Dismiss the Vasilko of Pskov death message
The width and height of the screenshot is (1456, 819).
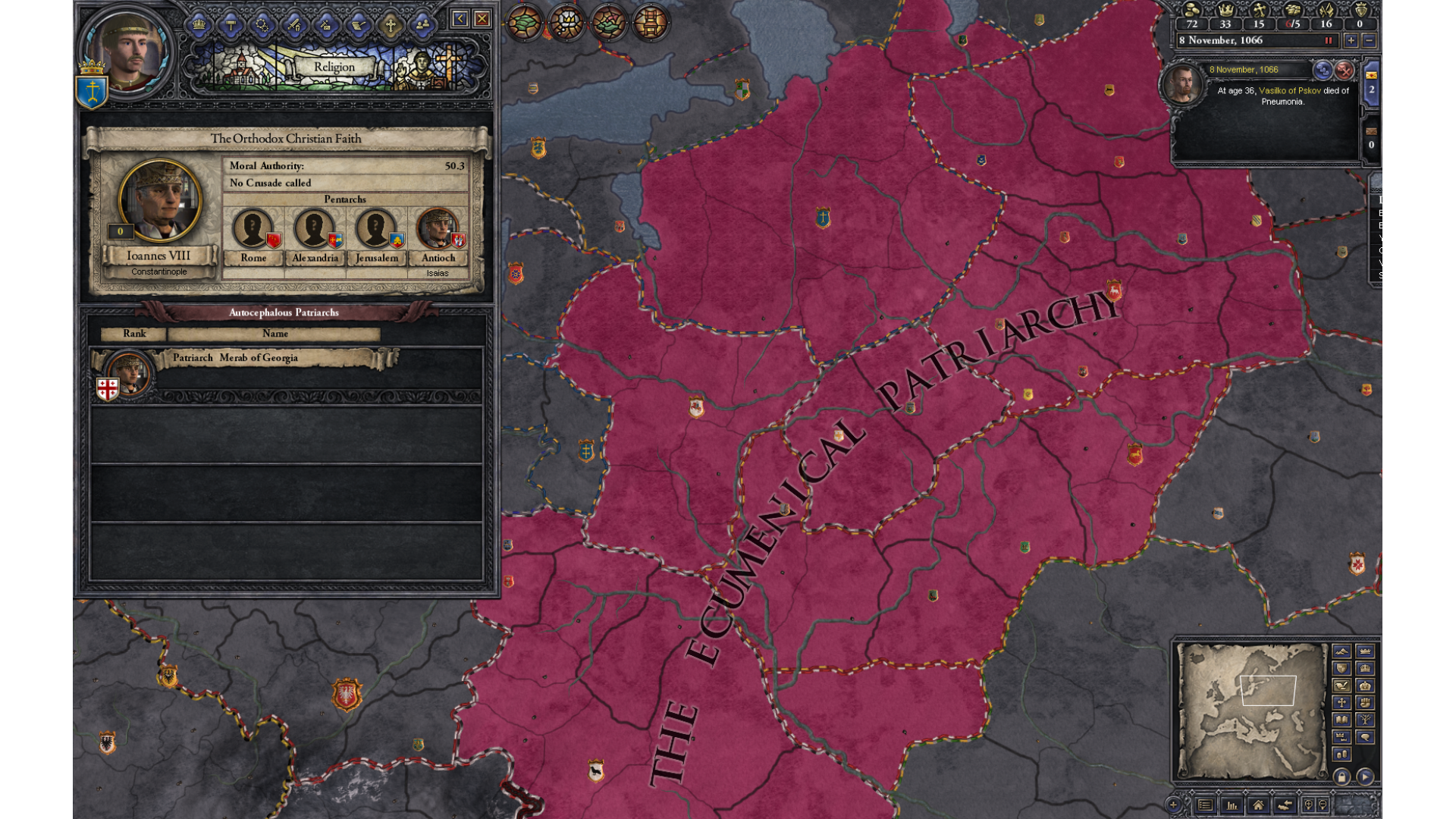1344,71
